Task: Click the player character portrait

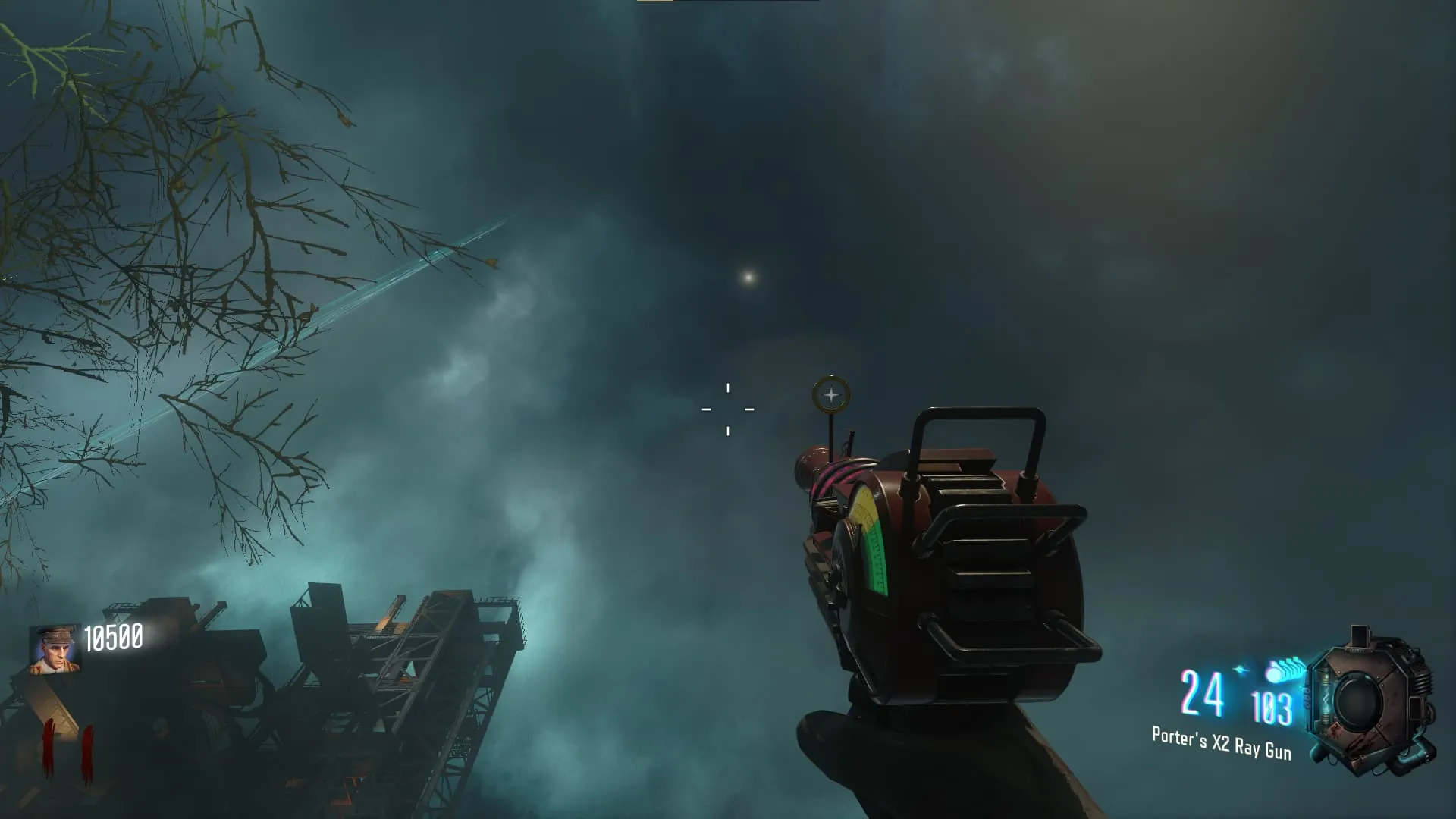Action: 54,650
